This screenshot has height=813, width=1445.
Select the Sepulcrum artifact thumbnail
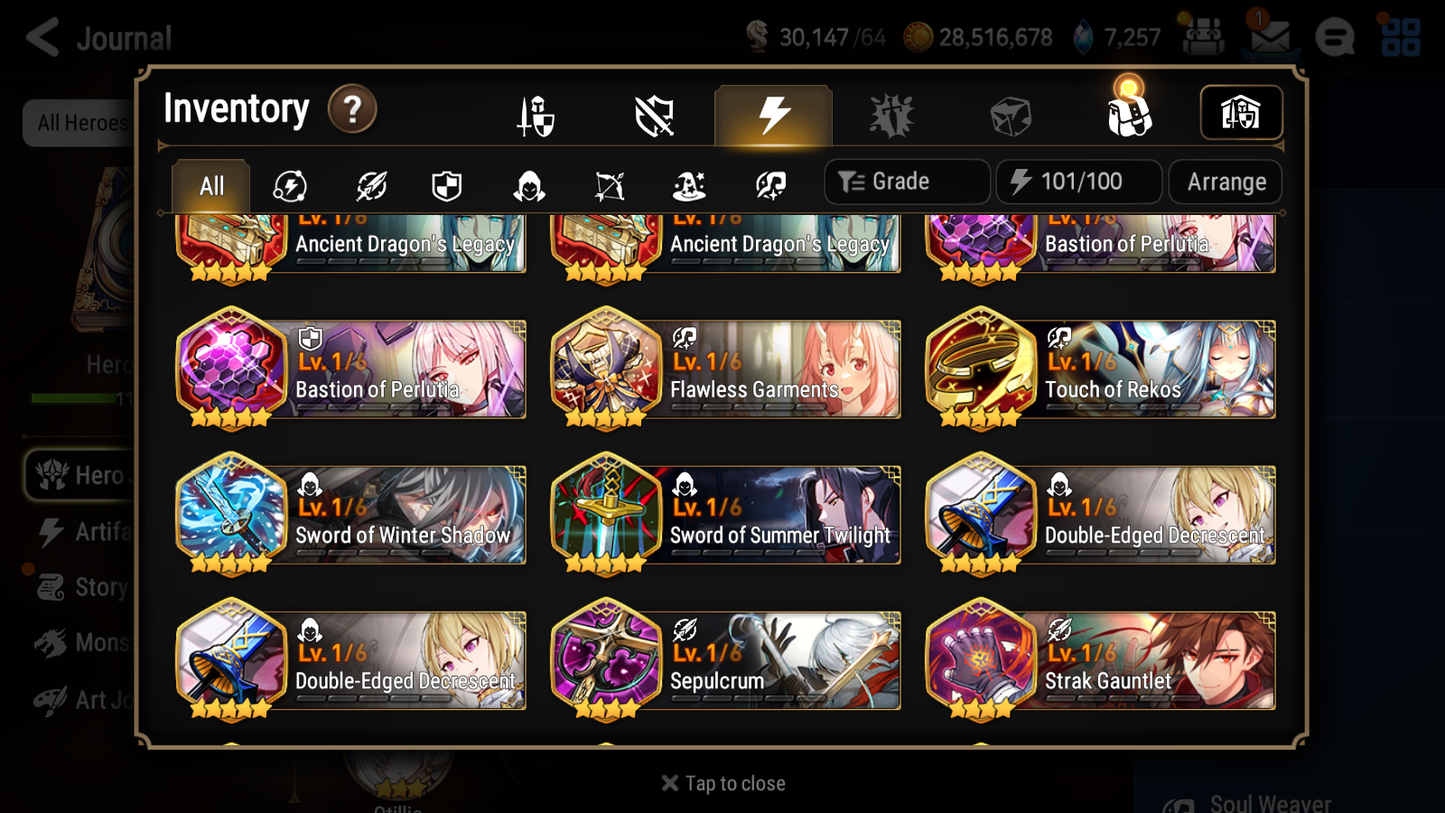pos(607,660)
